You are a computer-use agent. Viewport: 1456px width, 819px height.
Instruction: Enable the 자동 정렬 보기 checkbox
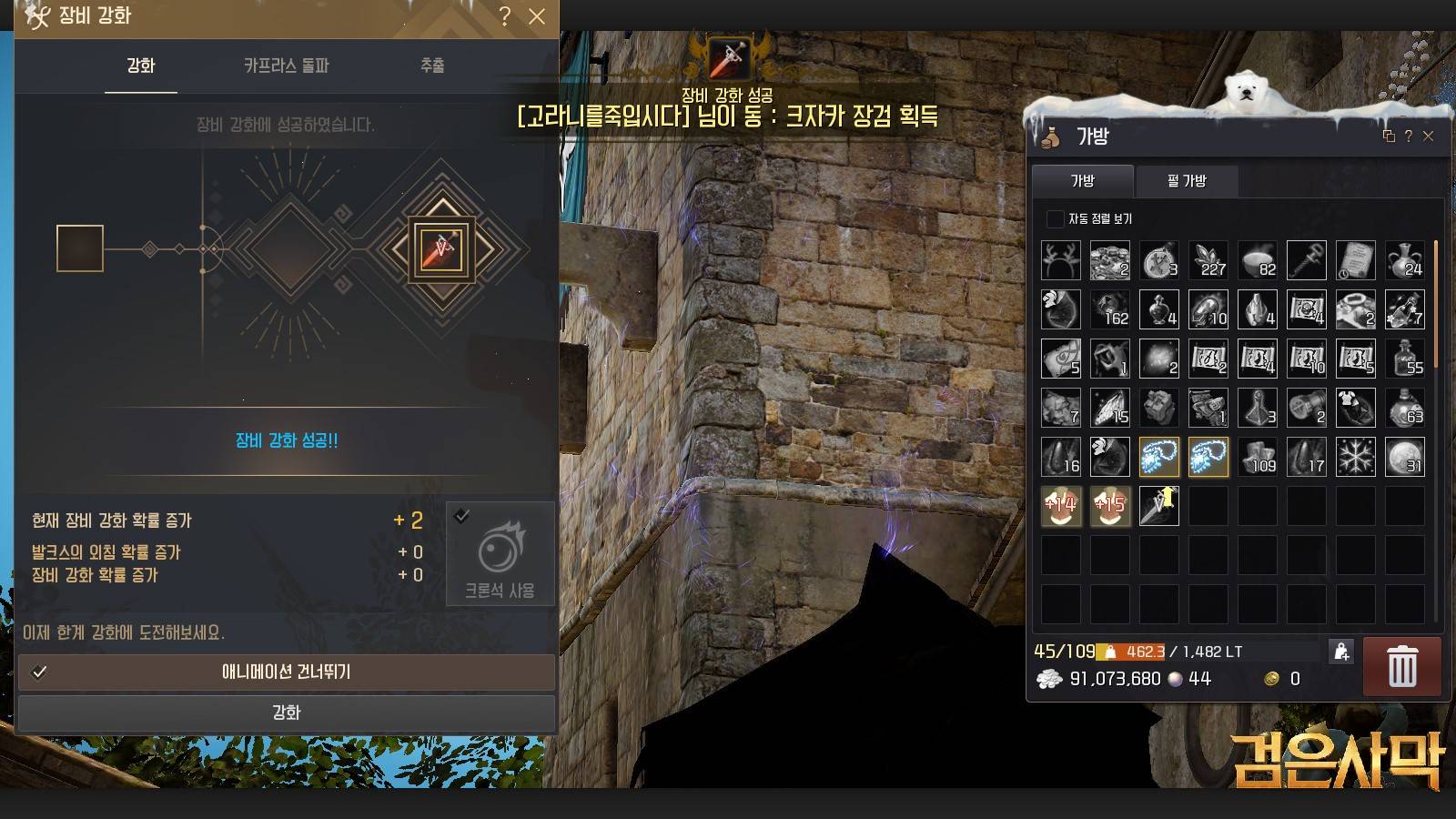(1056, 219)
